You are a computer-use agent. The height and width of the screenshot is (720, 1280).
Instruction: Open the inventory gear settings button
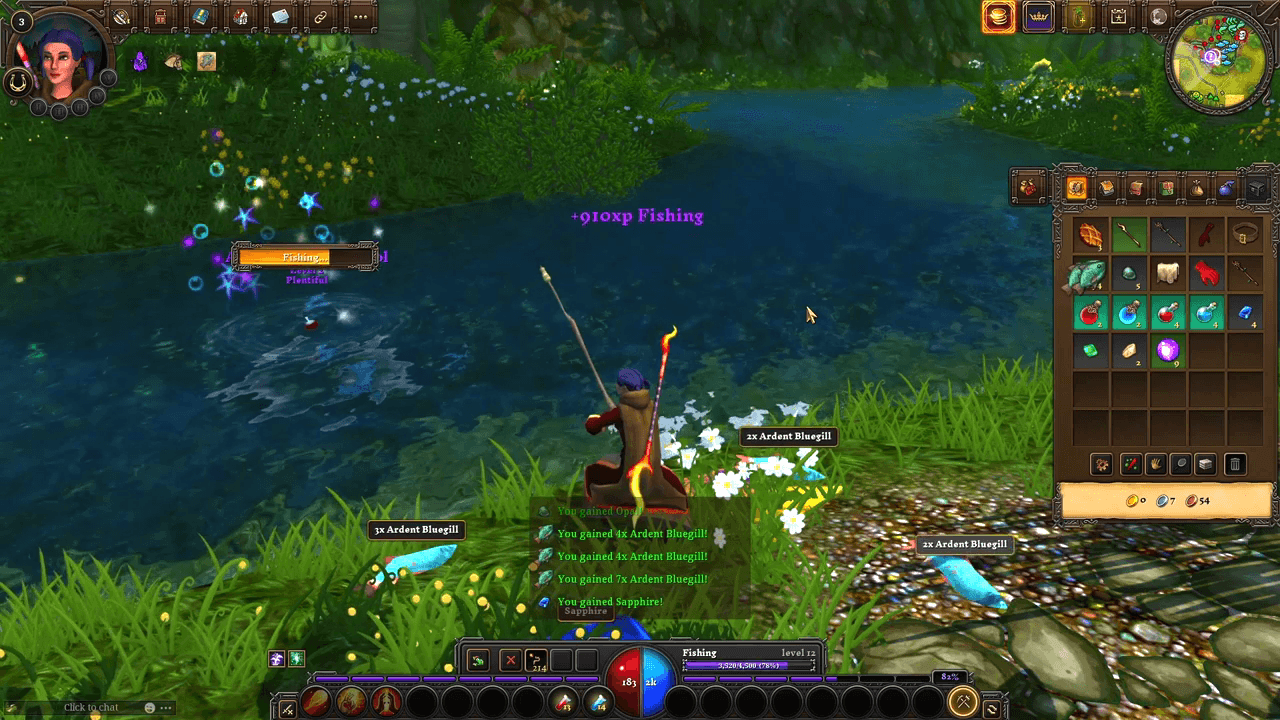pos(1102,464)
